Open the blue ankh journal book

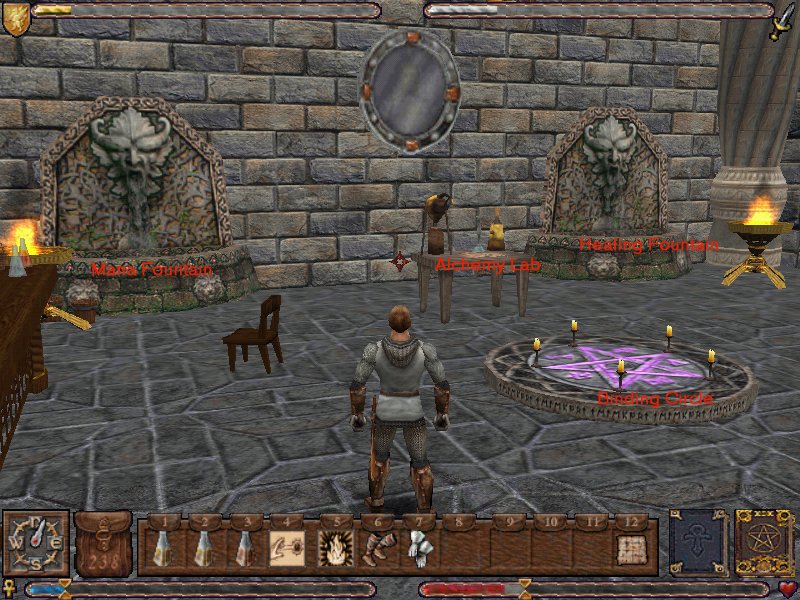(696, 543)
